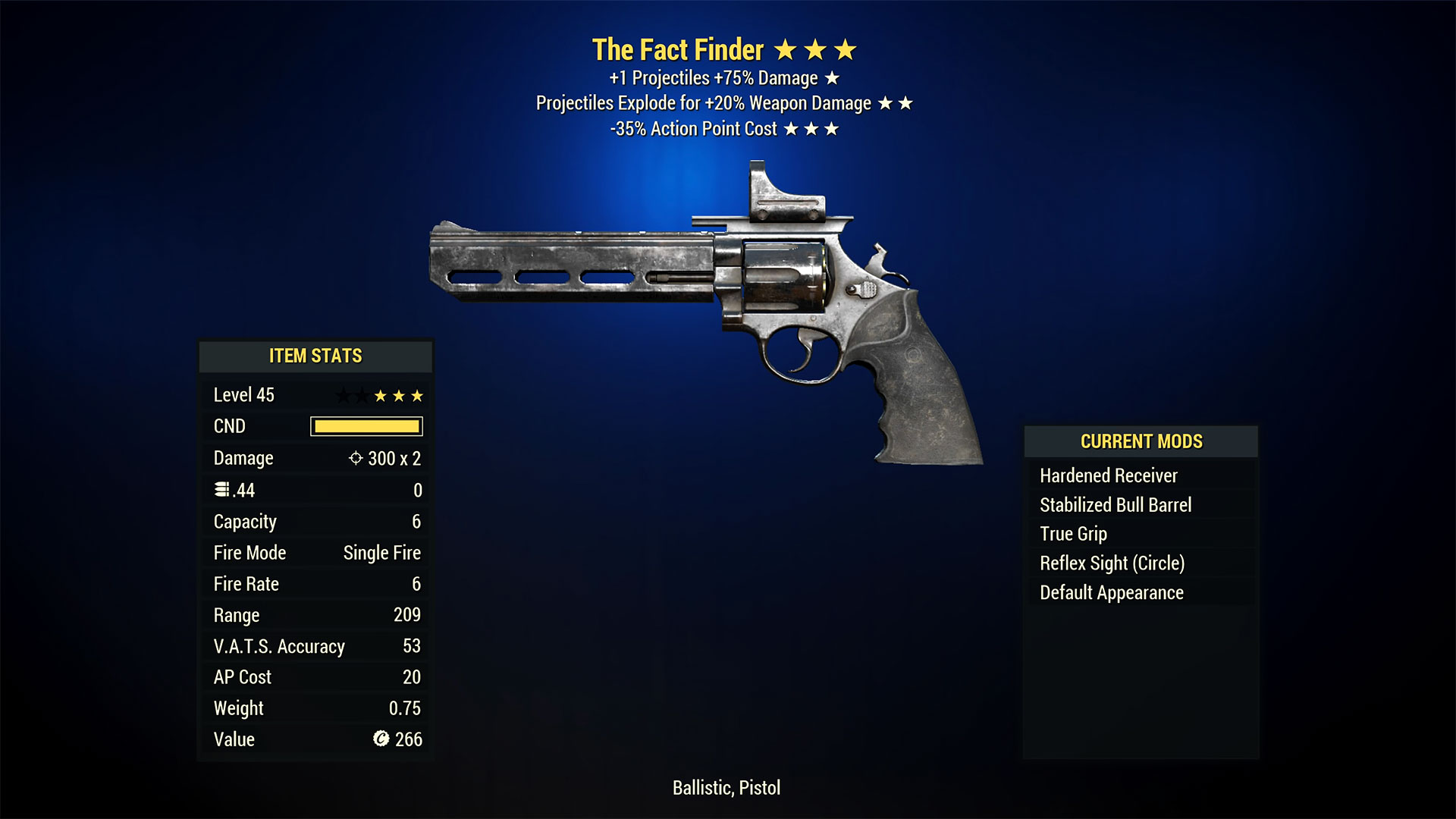The image size is (1456, 819).
Task: Select the Hardened Receiver mod
Action: tap(1108, 475)
